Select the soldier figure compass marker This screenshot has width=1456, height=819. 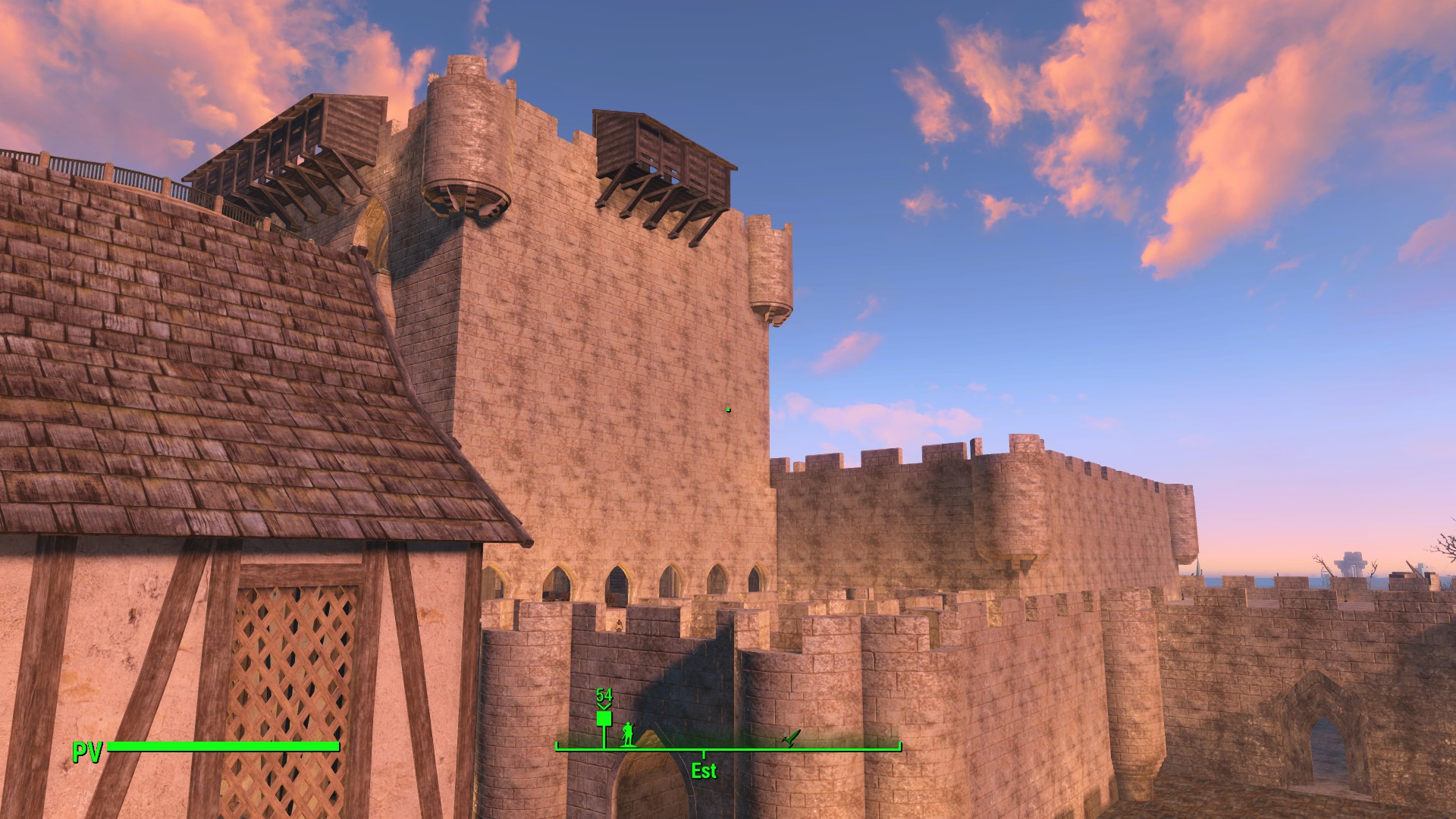tap(627, 733)
